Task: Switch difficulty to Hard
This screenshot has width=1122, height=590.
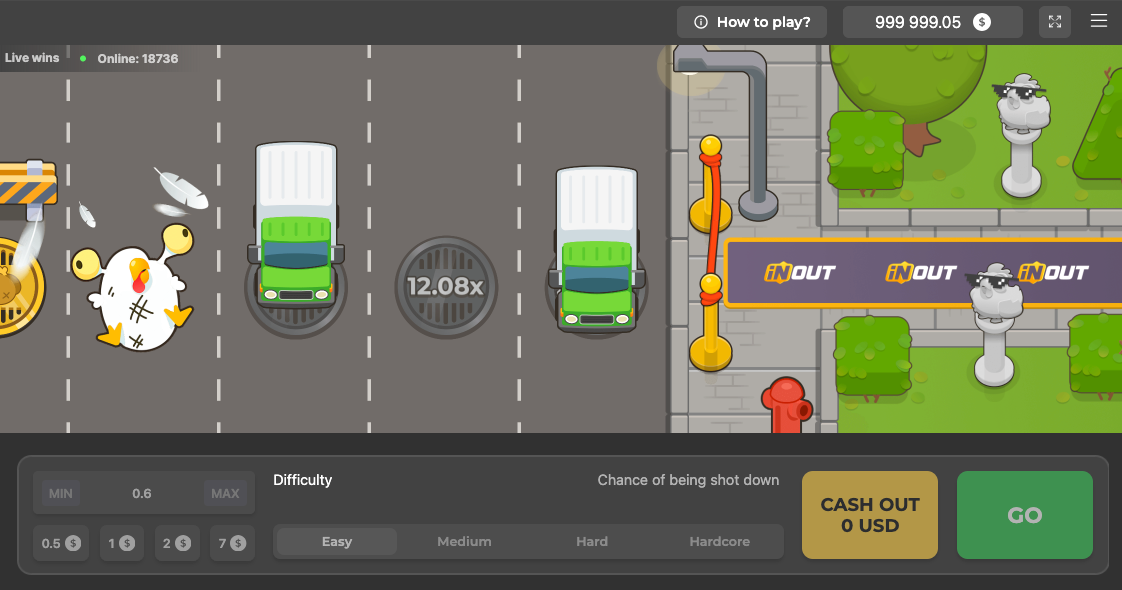Action: pos(592,542)
